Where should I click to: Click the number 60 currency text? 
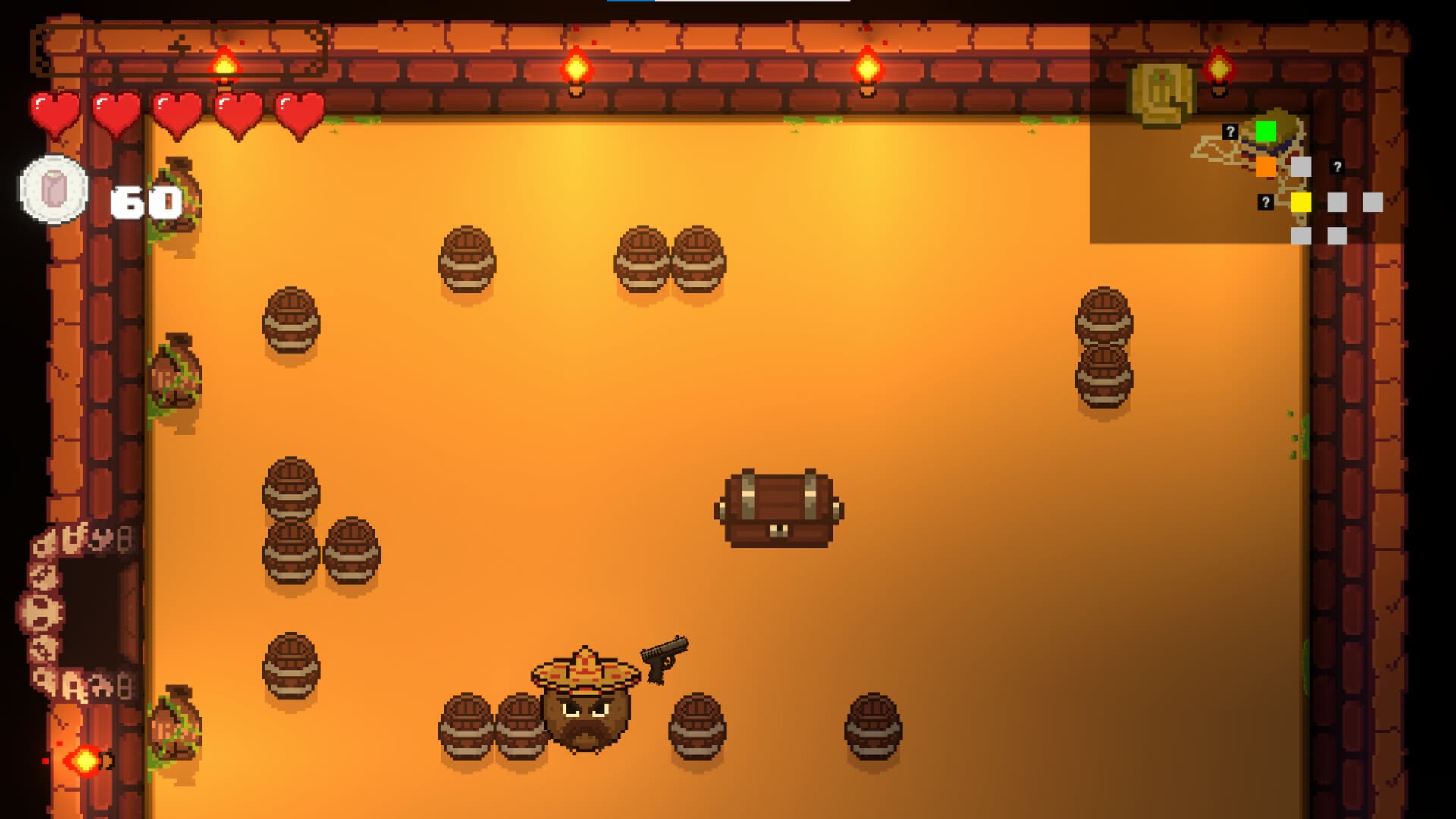(x=144, y=201)
